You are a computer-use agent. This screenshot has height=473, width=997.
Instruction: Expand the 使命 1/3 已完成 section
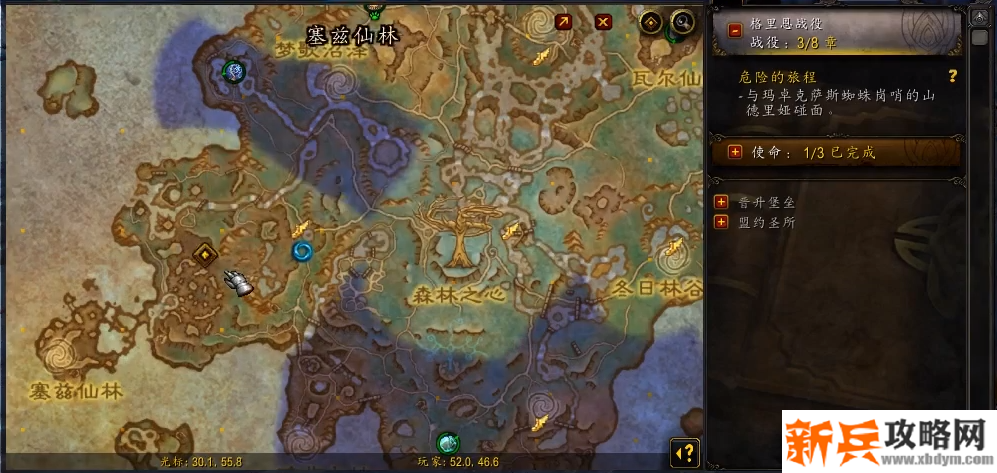coord(735,152)
